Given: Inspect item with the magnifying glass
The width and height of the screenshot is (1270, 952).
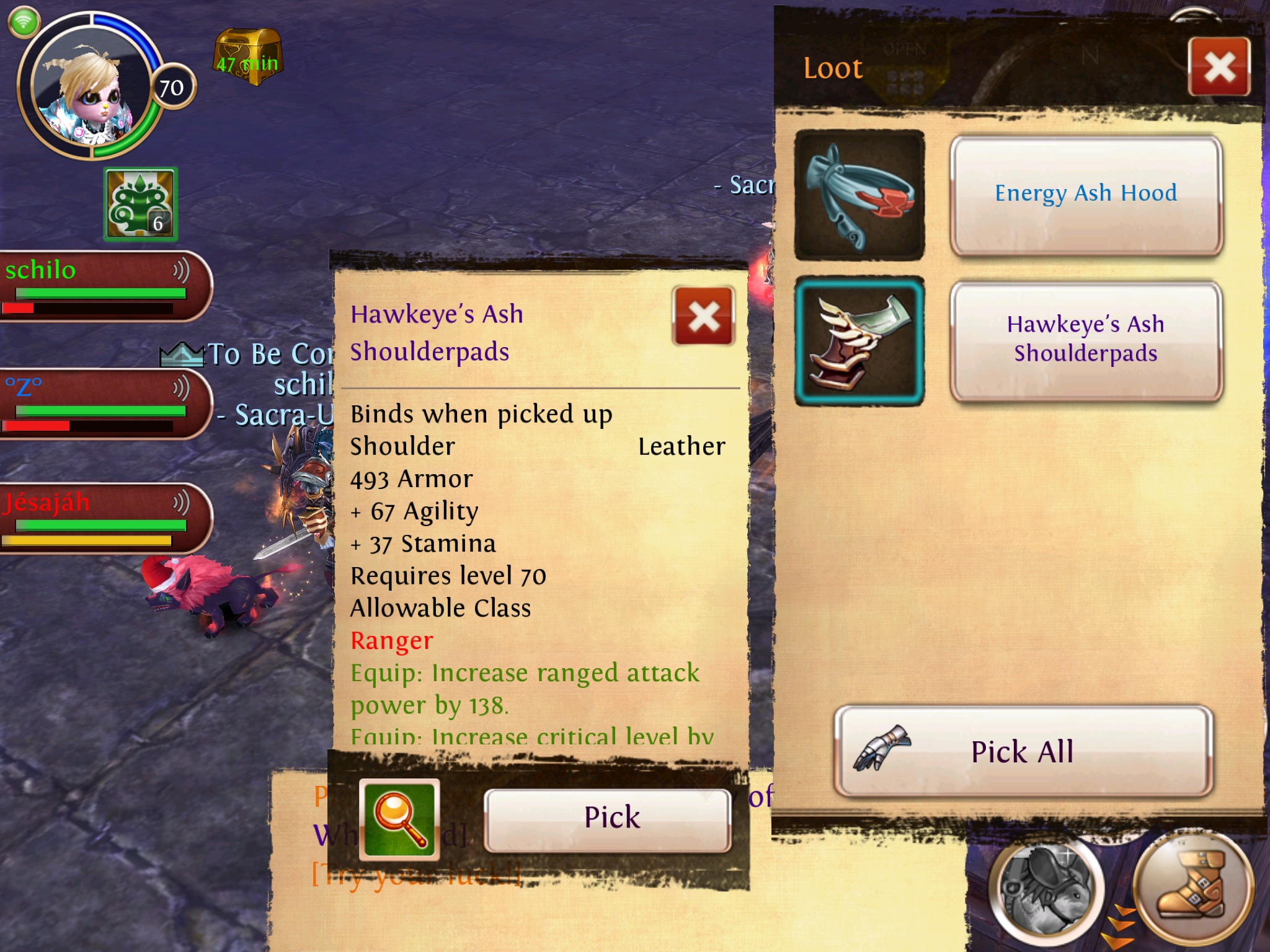Looking at the screenshot, I should pyautogui.click(x=399, y=819).
